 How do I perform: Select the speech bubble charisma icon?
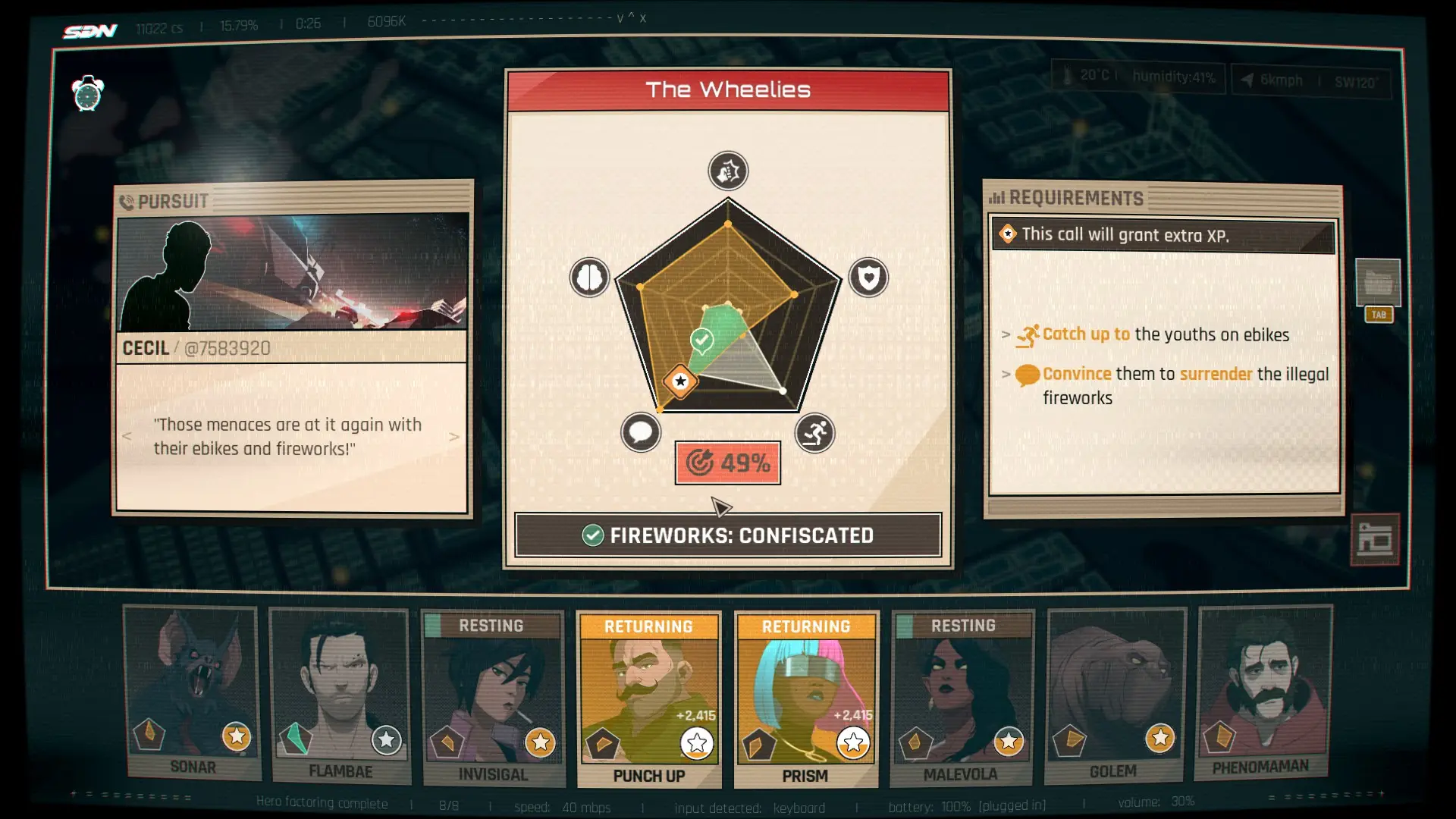click(641, 433)
